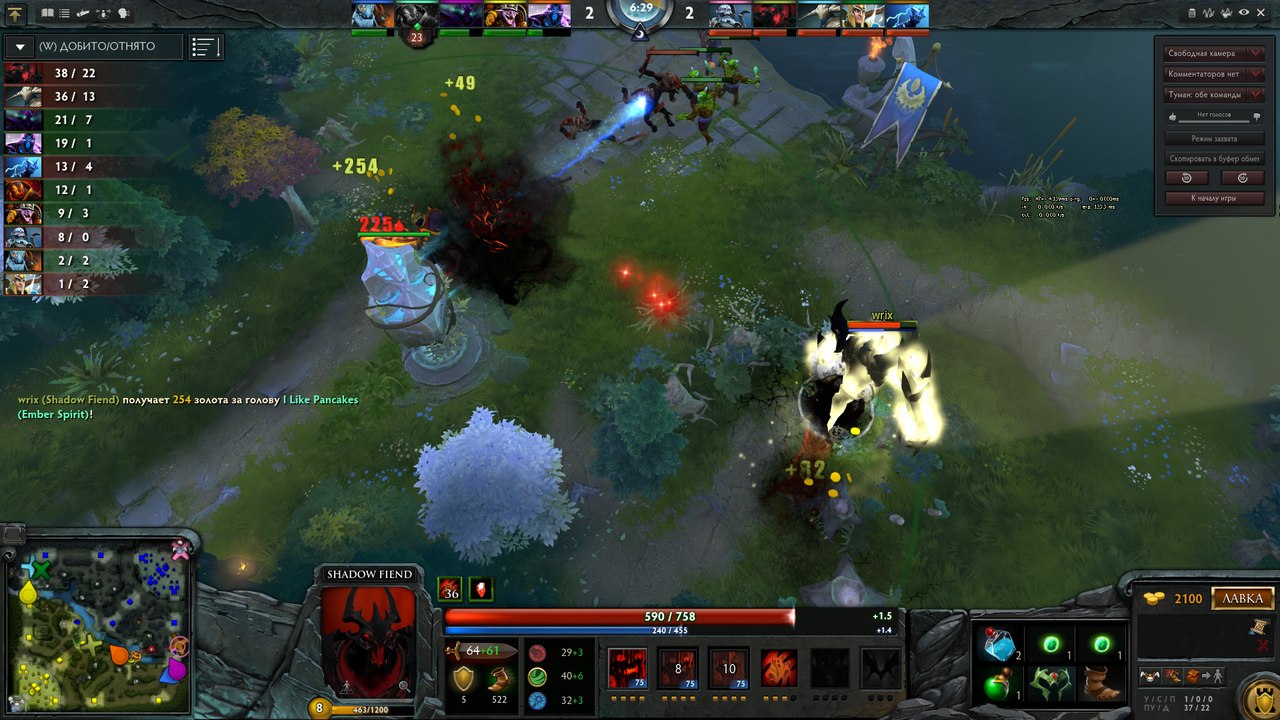
Task: Click the Скопировать в буфер обмена button
Action: (1214, 159)
